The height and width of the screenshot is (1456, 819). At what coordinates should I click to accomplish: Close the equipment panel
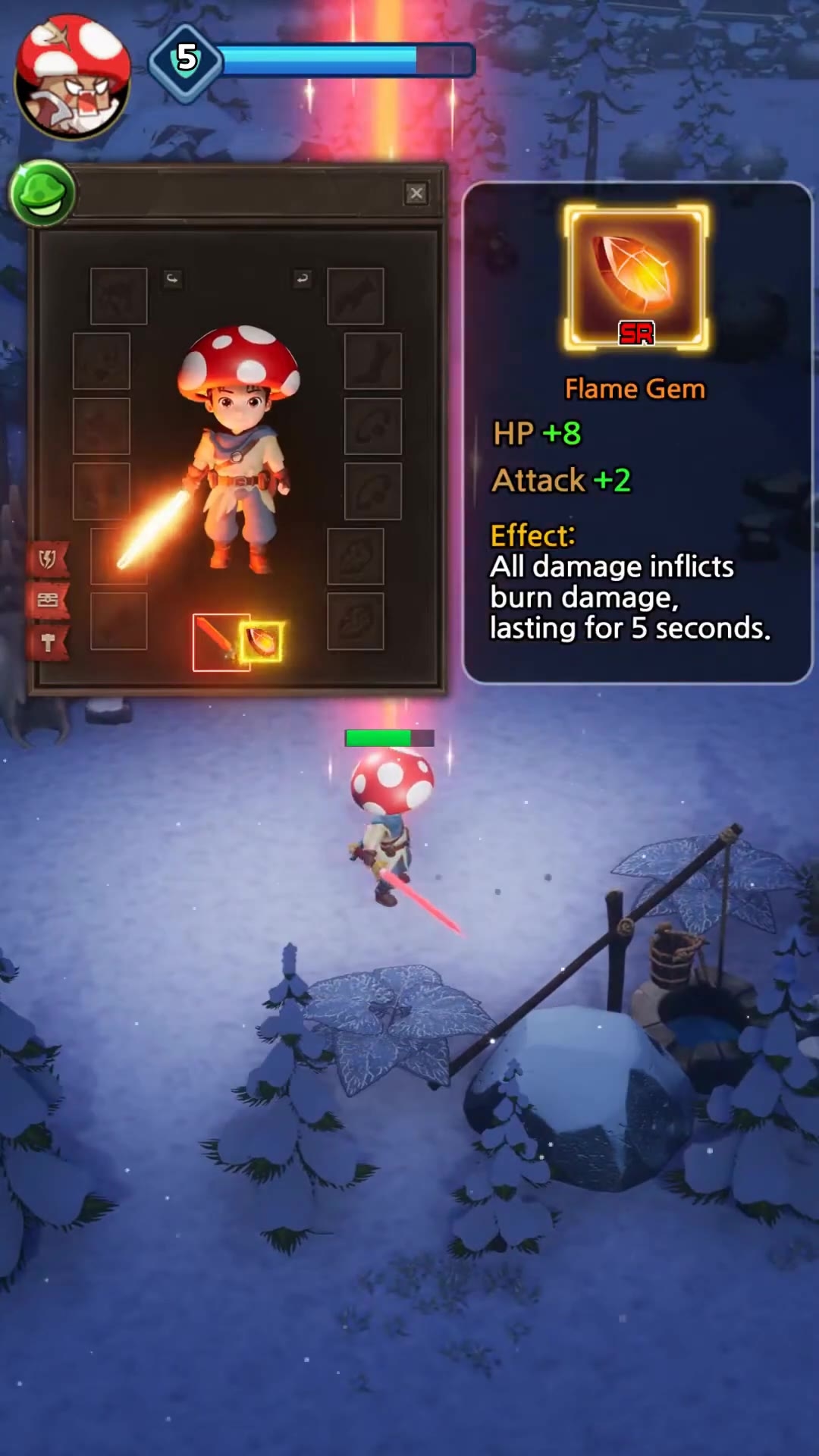tap(416, 193)
